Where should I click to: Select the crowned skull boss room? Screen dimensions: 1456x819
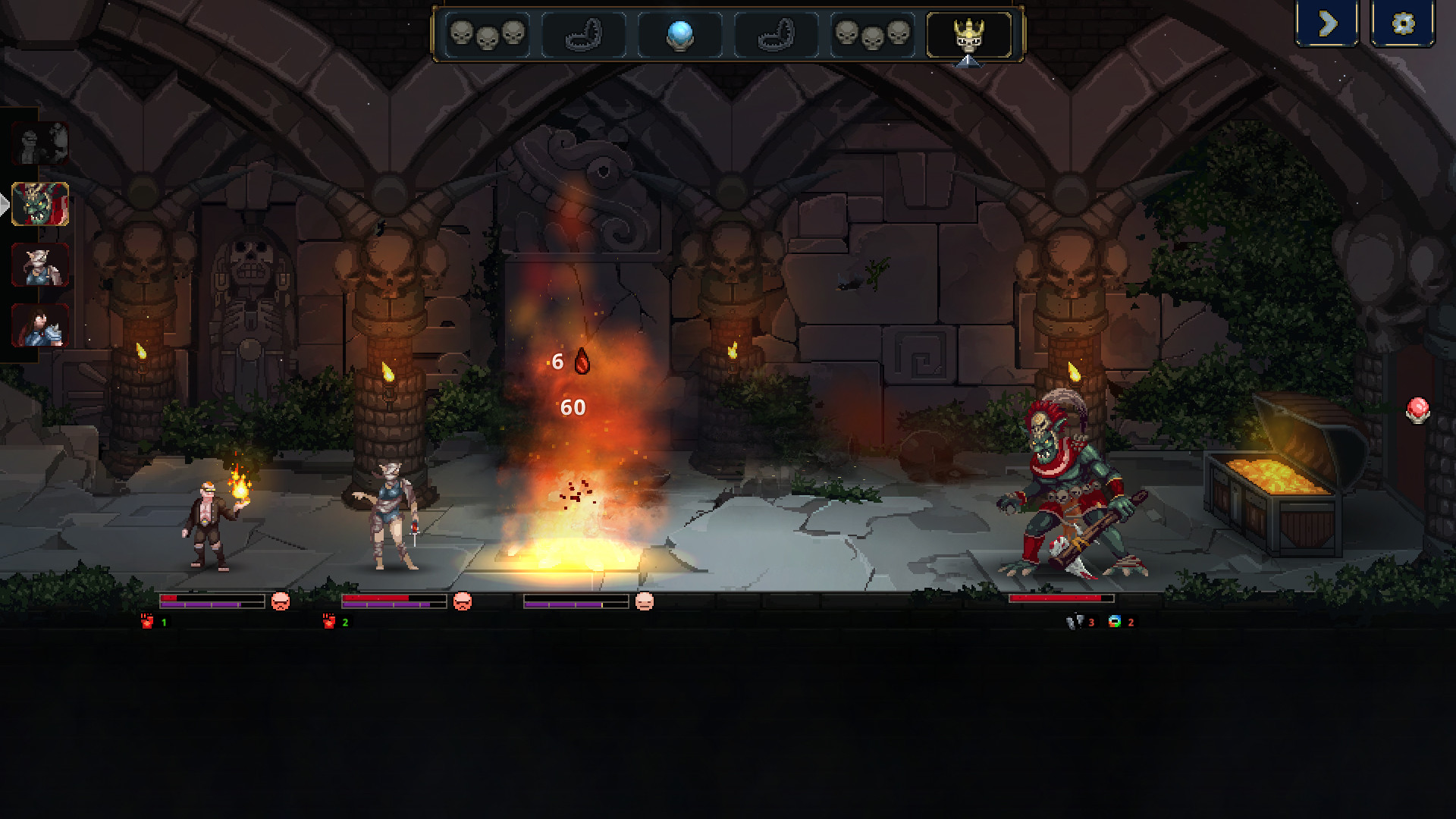click(x=968, y=35)
